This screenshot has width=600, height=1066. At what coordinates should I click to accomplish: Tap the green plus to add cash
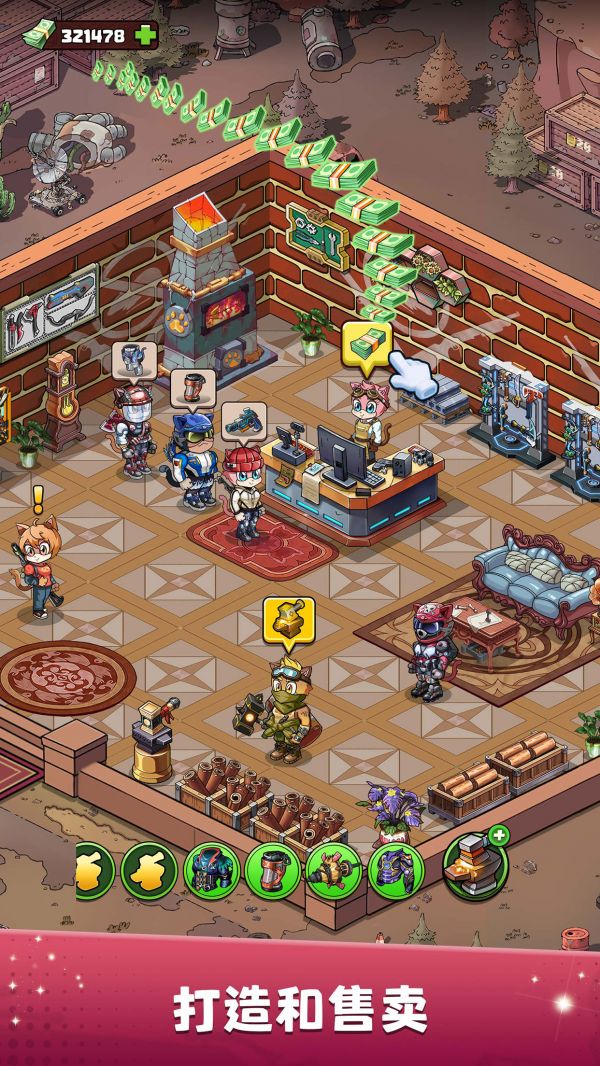[x=146, y=35]
